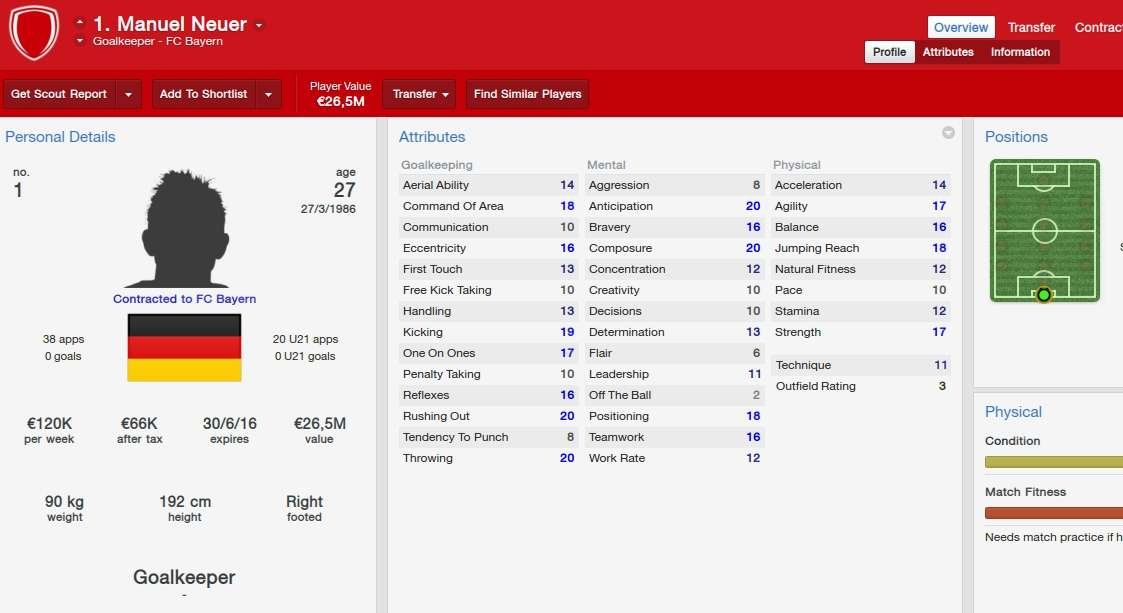Select the Profile sub-tab
This screenshot has height=613, width=1123.
coord(889,52)
